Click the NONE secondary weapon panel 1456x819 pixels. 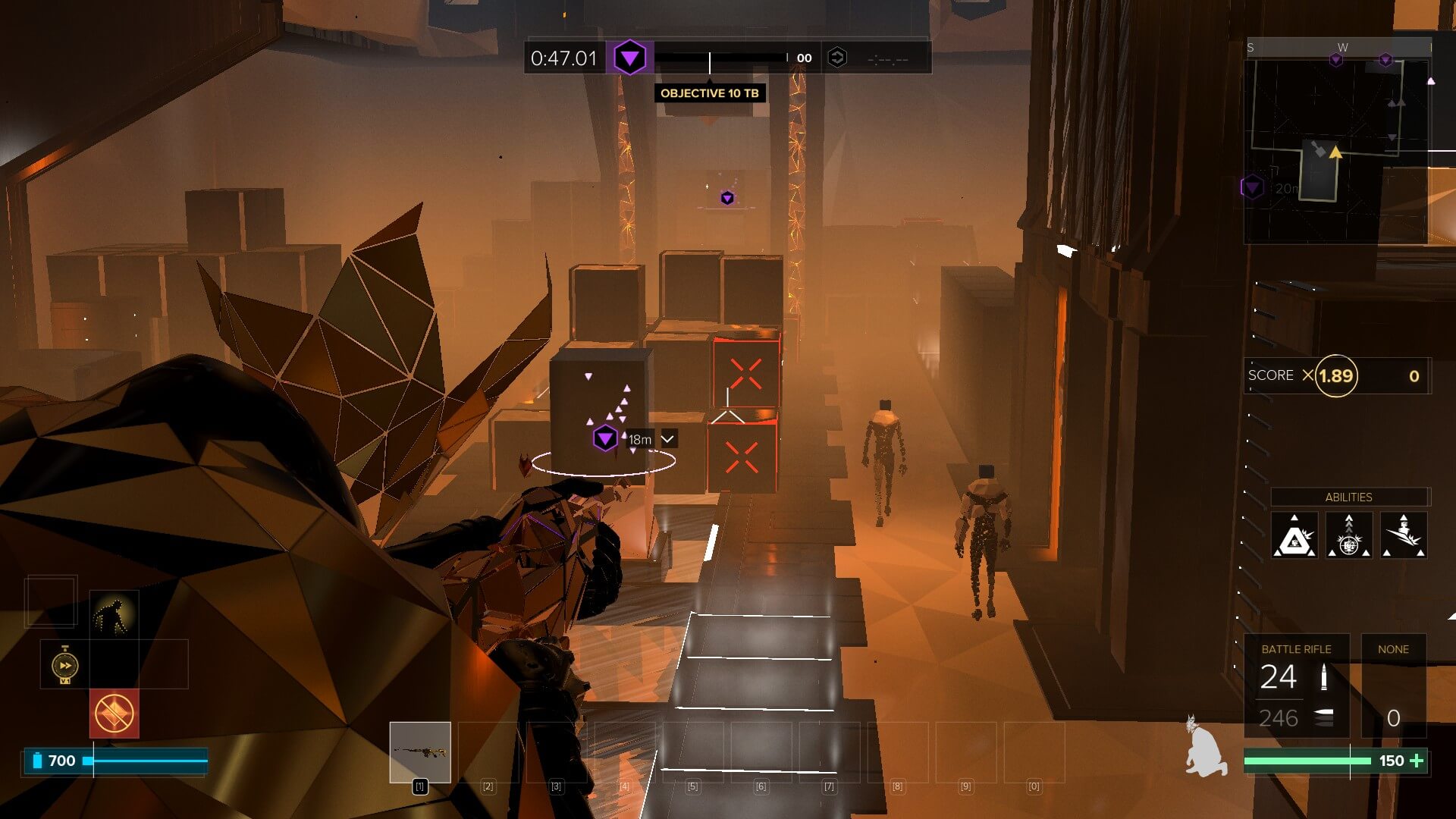point(1393,686)
